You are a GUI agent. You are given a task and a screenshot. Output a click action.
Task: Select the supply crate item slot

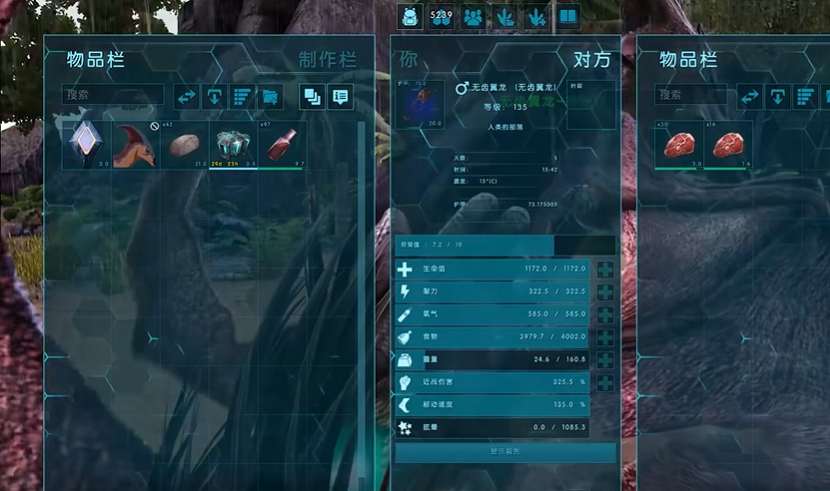pyautogui.click(x=233, y=145)
